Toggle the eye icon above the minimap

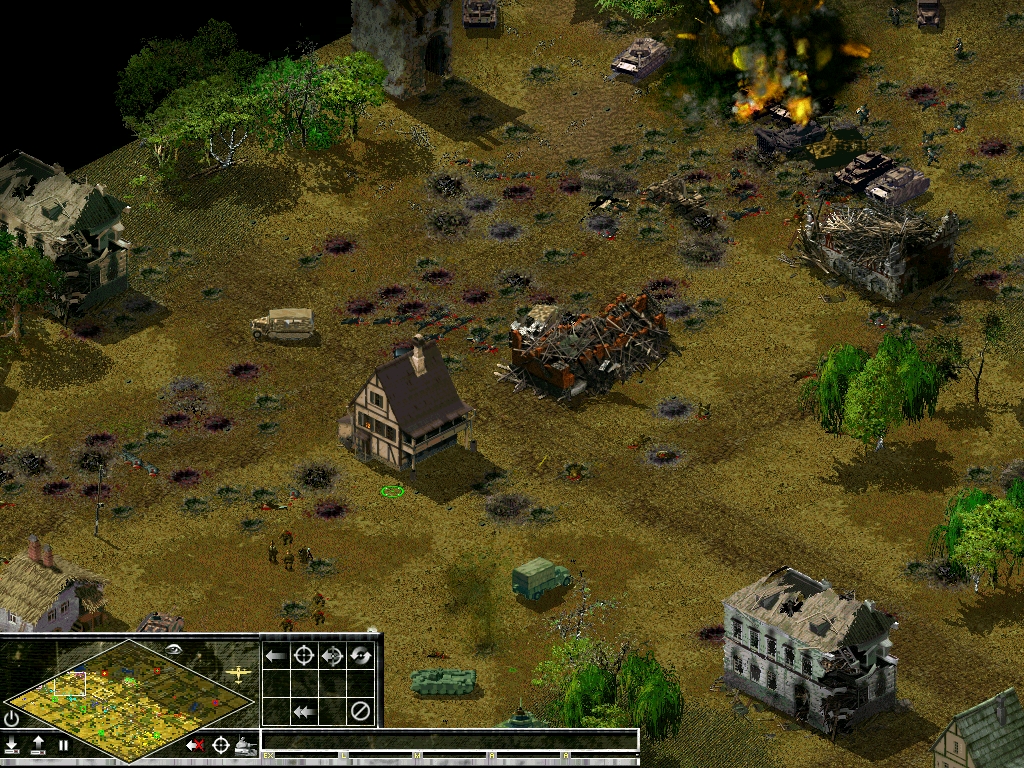click(172, 649)
